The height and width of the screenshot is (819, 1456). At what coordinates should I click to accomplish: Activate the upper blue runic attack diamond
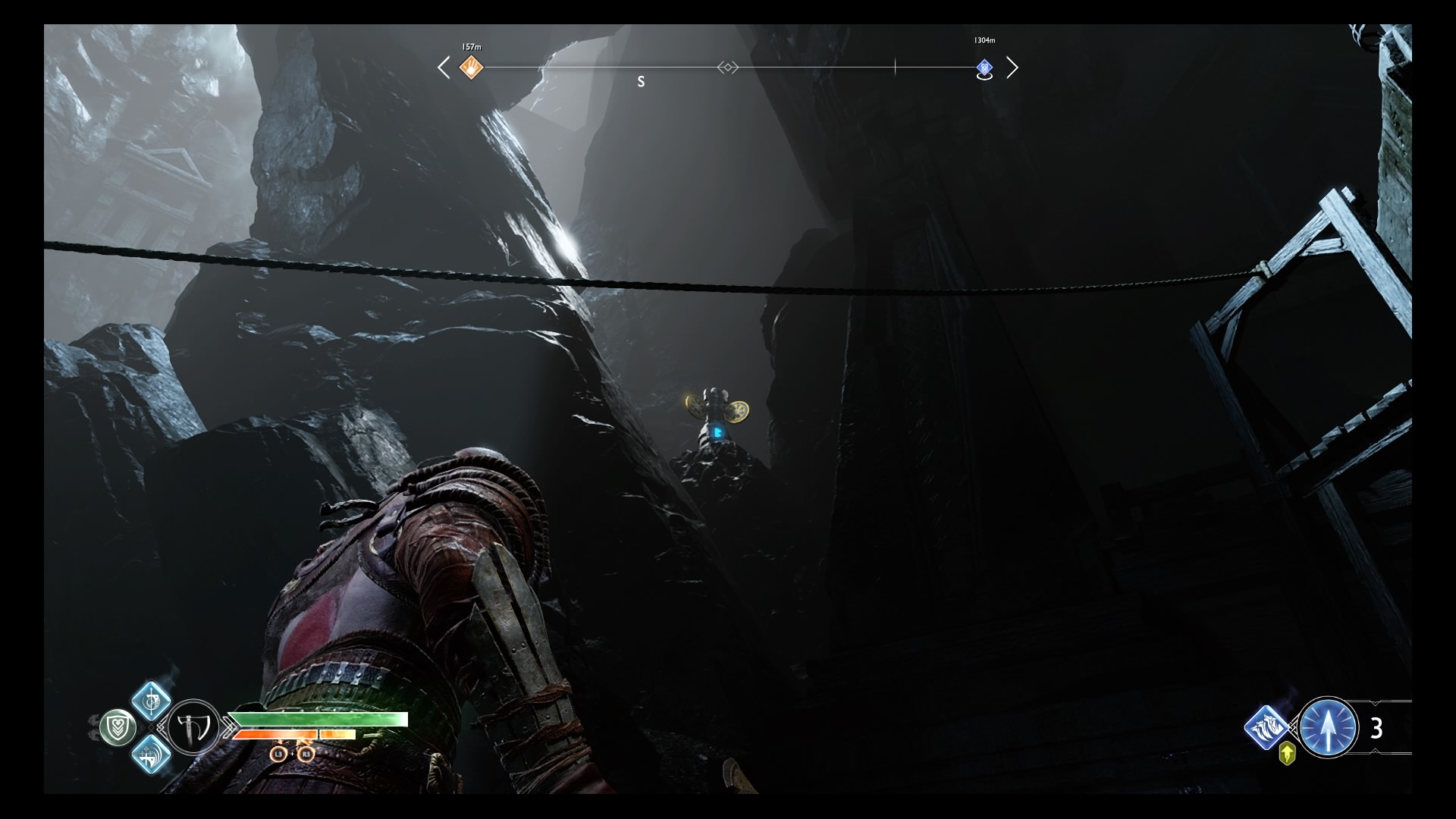point(151,700)
